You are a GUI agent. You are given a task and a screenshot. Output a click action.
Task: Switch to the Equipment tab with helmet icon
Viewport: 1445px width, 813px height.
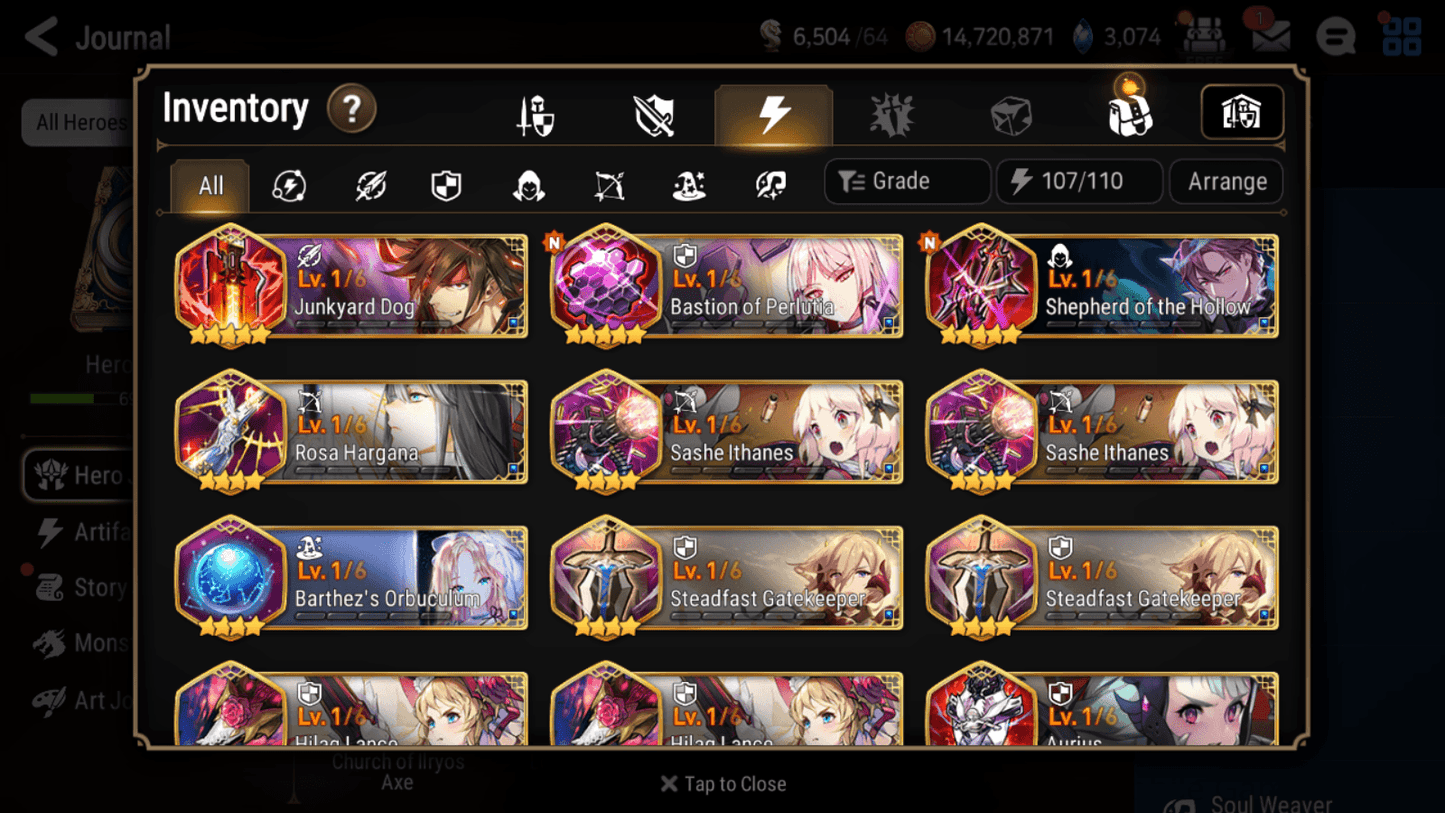coord(534,113)
